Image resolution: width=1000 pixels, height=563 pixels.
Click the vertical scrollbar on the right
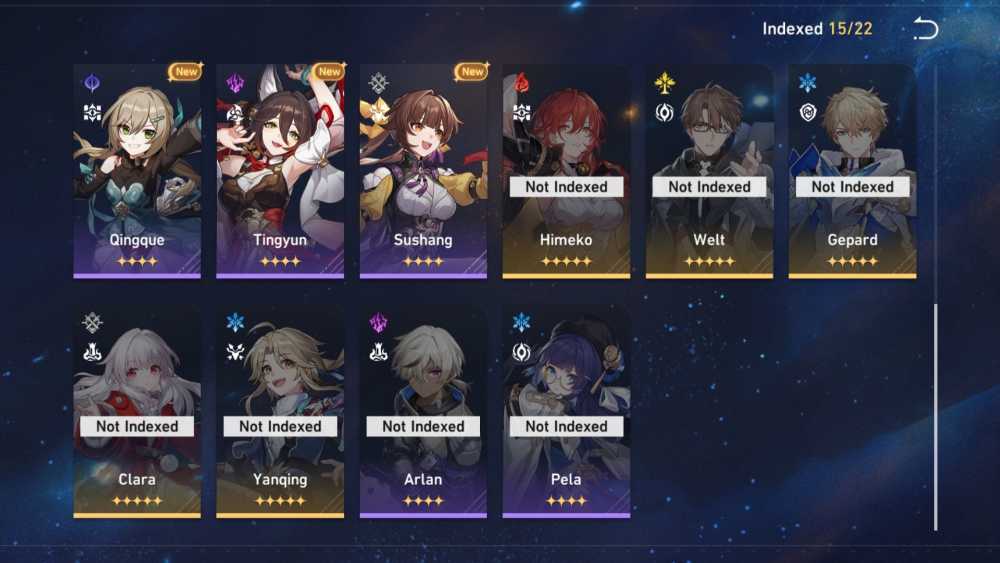tap(935, 415)
